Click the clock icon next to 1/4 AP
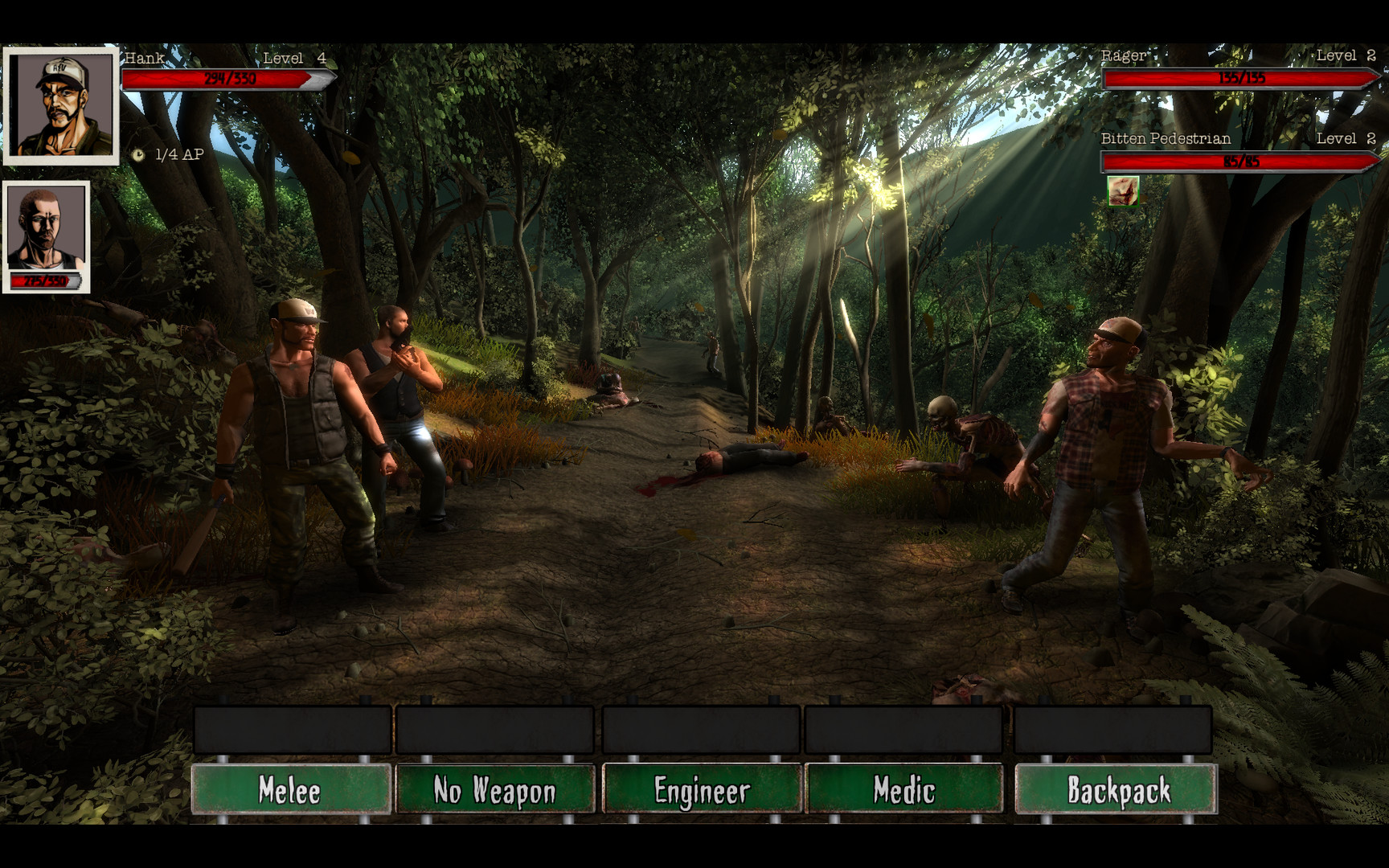Screen dimensions: 1389x868 tap(141, 154)
